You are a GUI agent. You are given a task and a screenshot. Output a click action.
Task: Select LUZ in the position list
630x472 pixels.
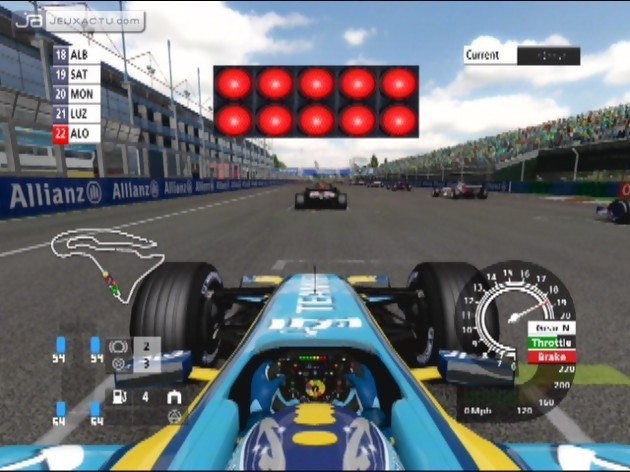point(76,114)
